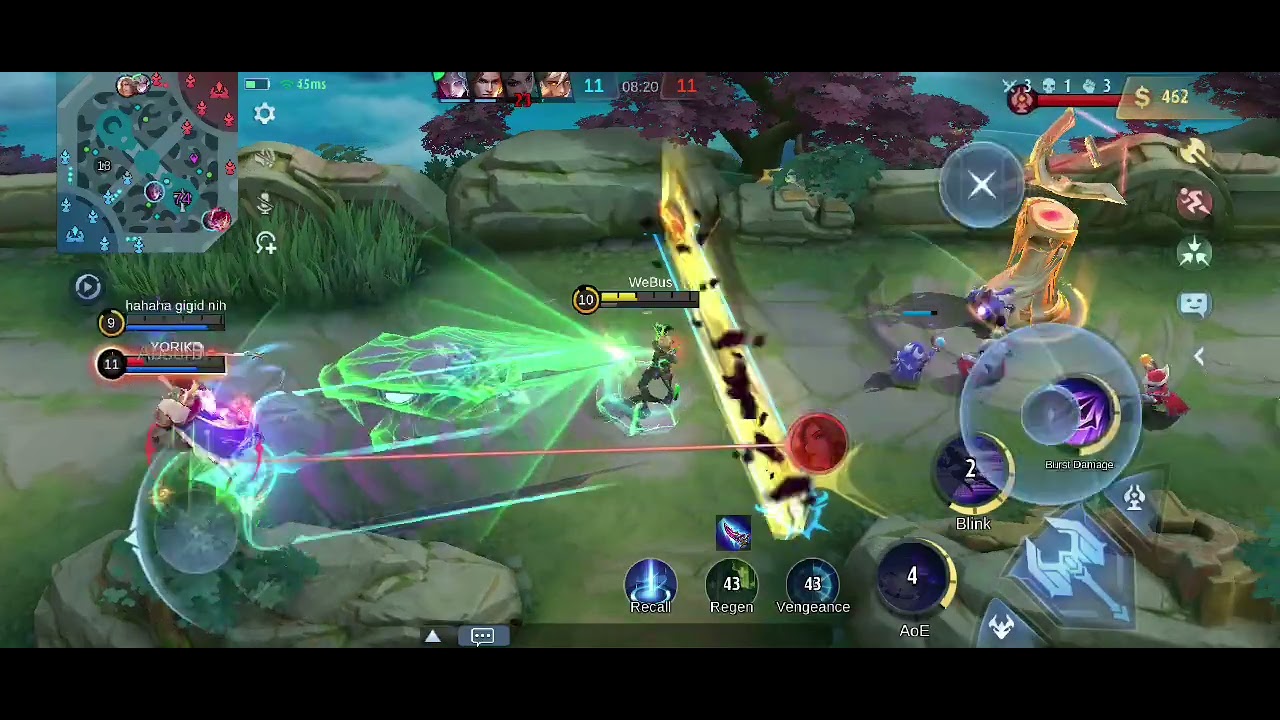This screenshot has height=720, width=1280.
Task: Cancel skill cast with the X button
Action: (x=981, y=184)
